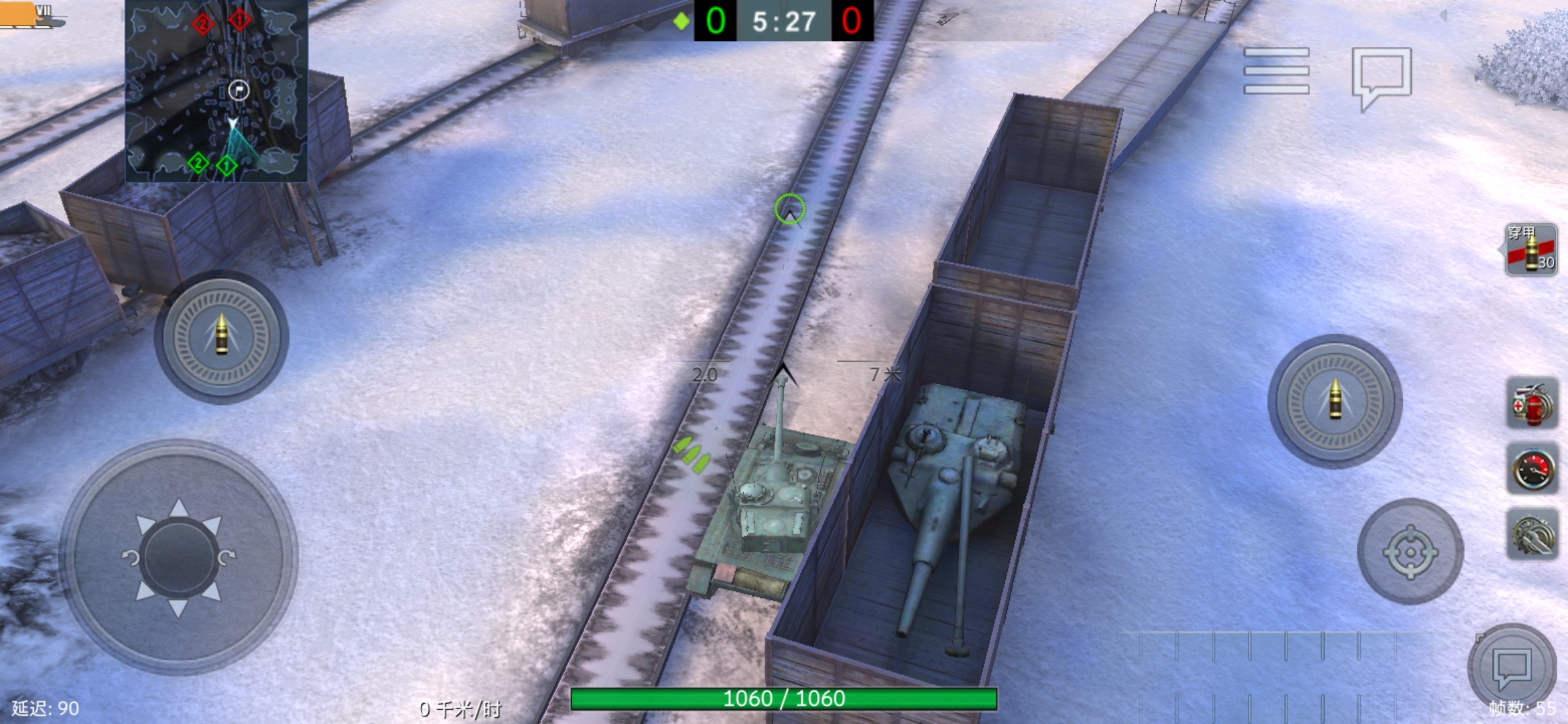
Task: Toggle sniper mode with the crosshair button
Action: [x=1410, y=552]
